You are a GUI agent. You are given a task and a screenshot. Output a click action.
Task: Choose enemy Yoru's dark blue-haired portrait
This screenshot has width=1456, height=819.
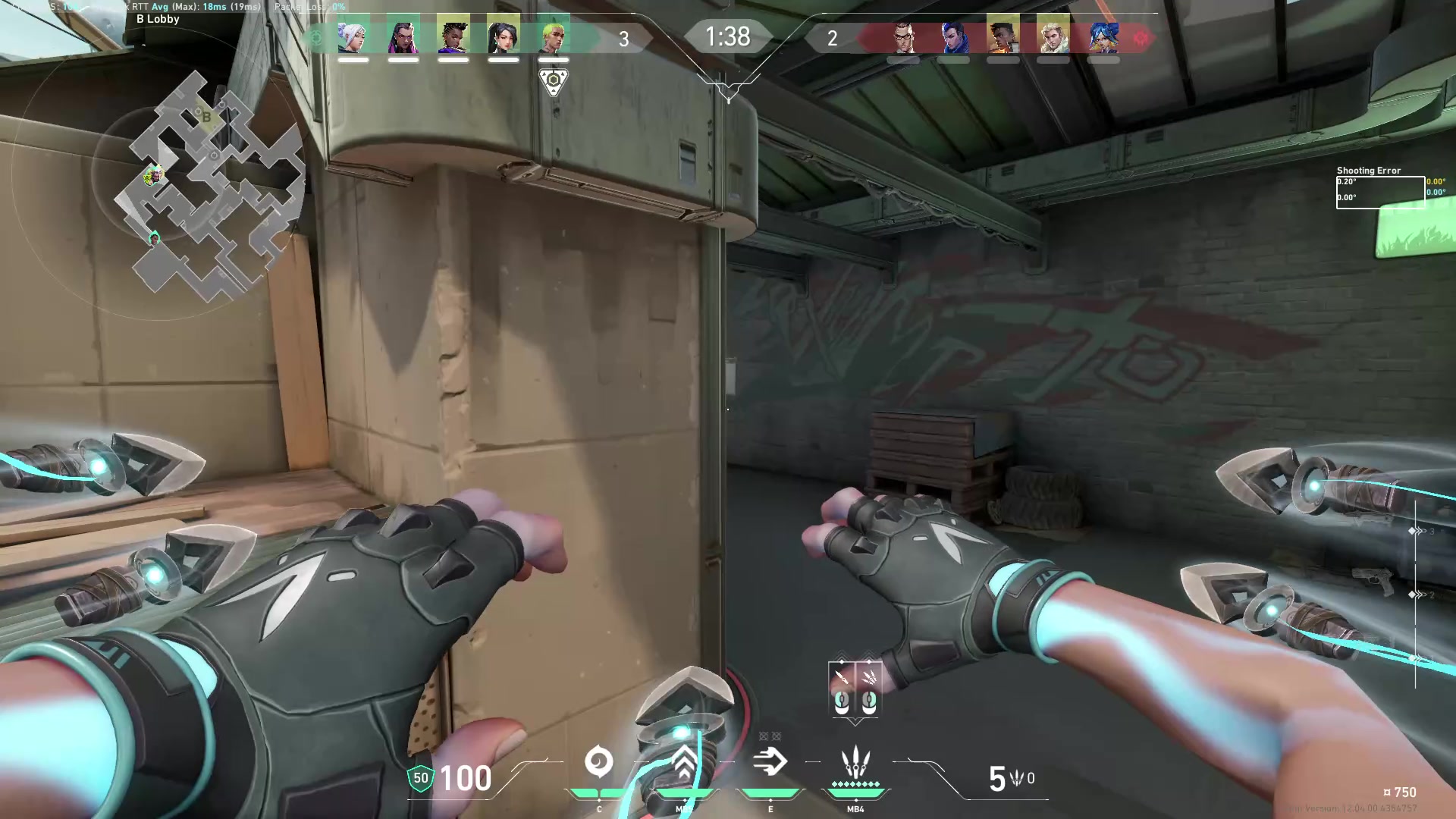pyautogui.click(x=953, y=36)
